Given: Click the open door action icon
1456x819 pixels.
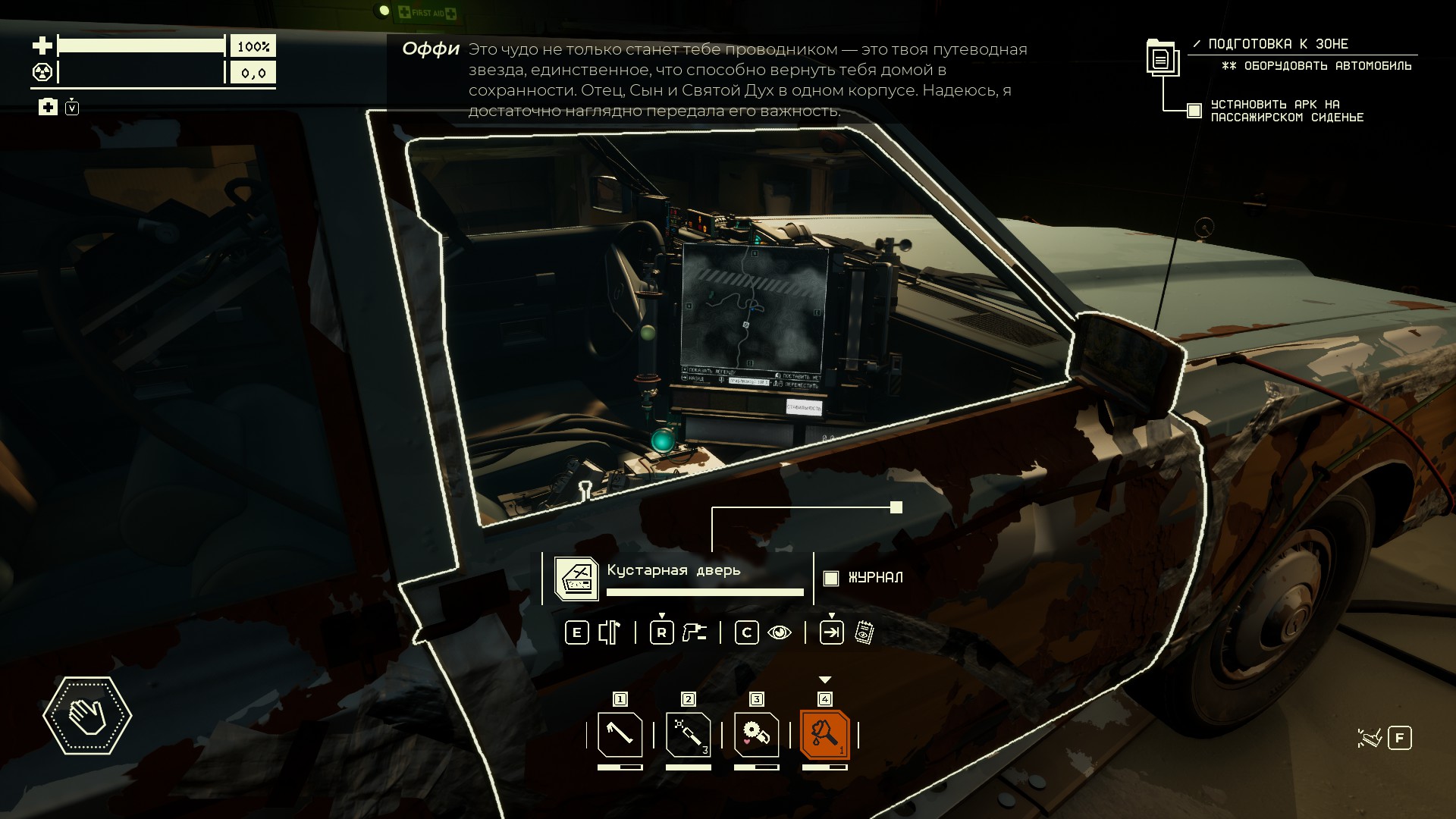Looking at the screenshot, I should (x=610, y=632).
